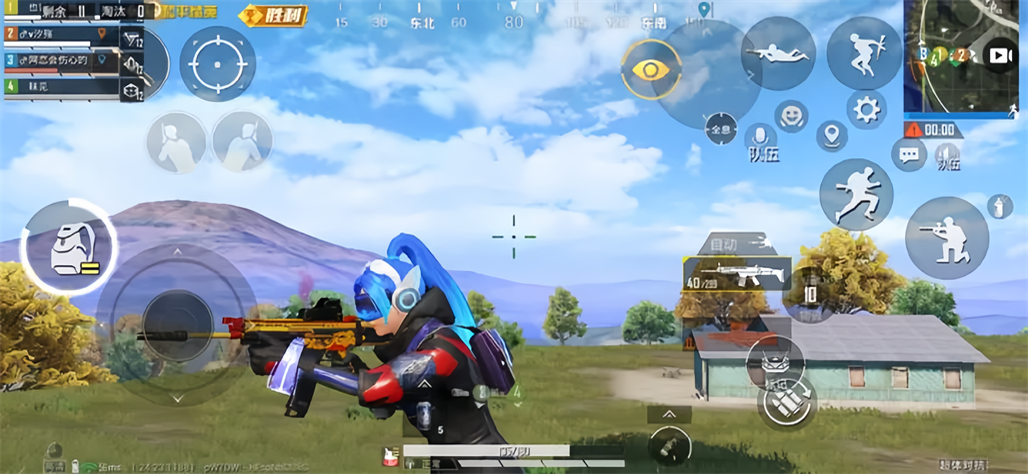Tap the aim-down-sights crosshair button
The image size is (1028, 474).
[x=217, y=62]
